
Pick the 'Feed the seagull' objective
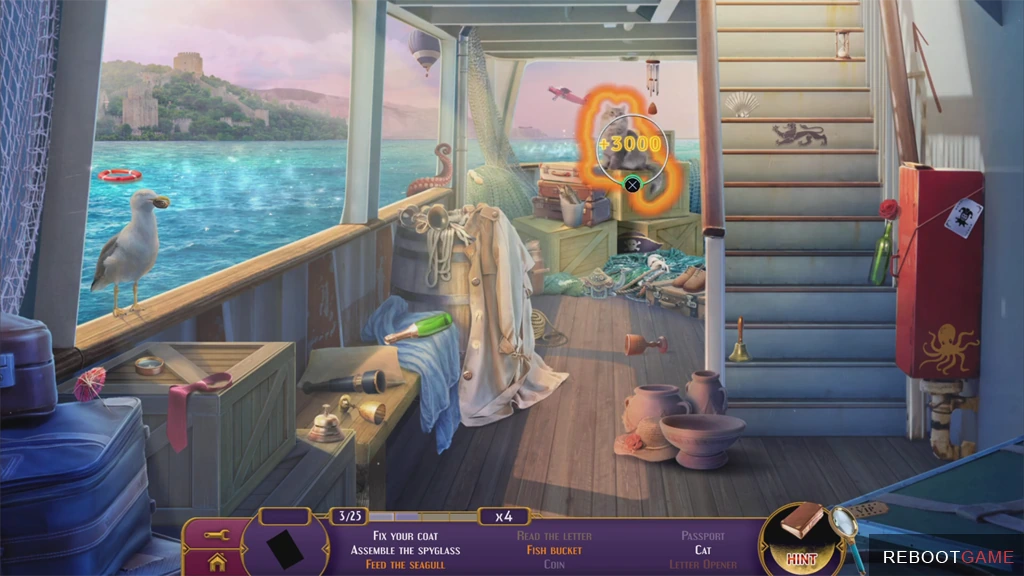coord(394,564)
